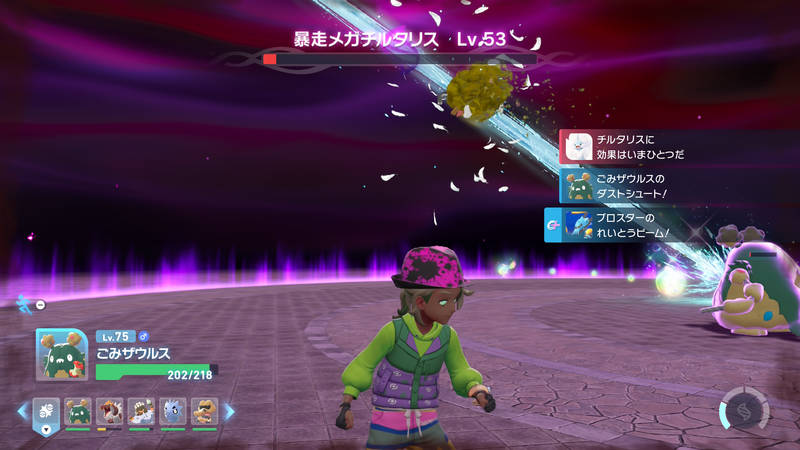Choose Garbodor in the party bar

pyautogui.click(x=79, y=411)
